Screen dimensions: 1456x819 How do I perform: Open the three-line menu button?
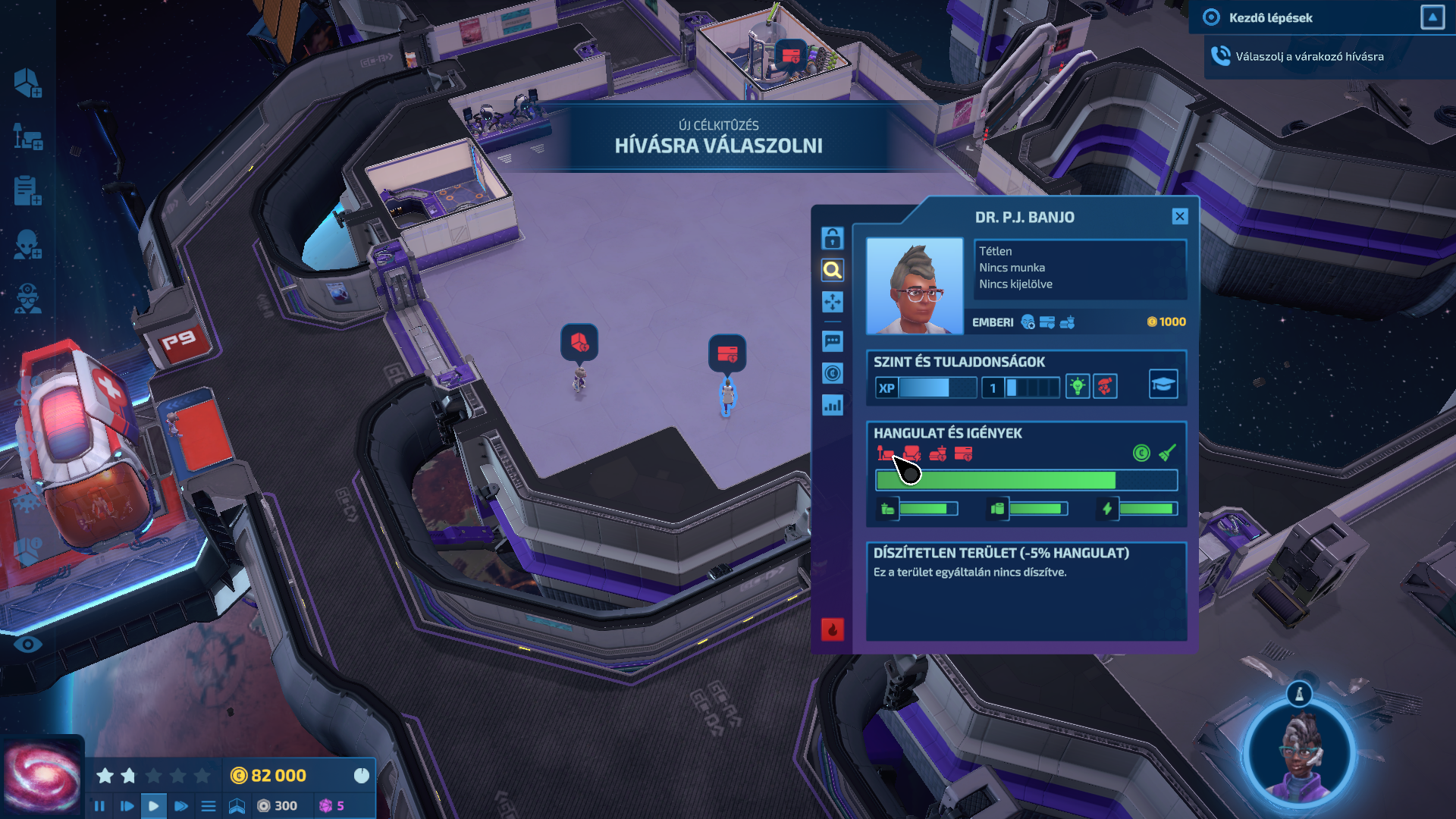[209, 806]
